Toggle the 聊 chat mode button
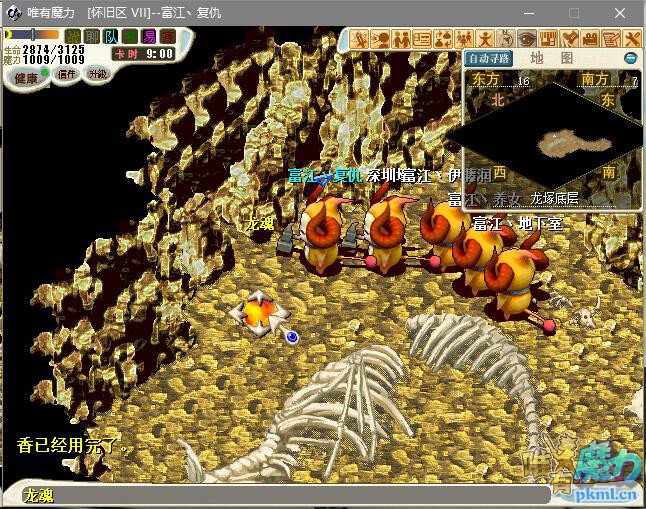The image size is (646, 509). click(92, 37)
